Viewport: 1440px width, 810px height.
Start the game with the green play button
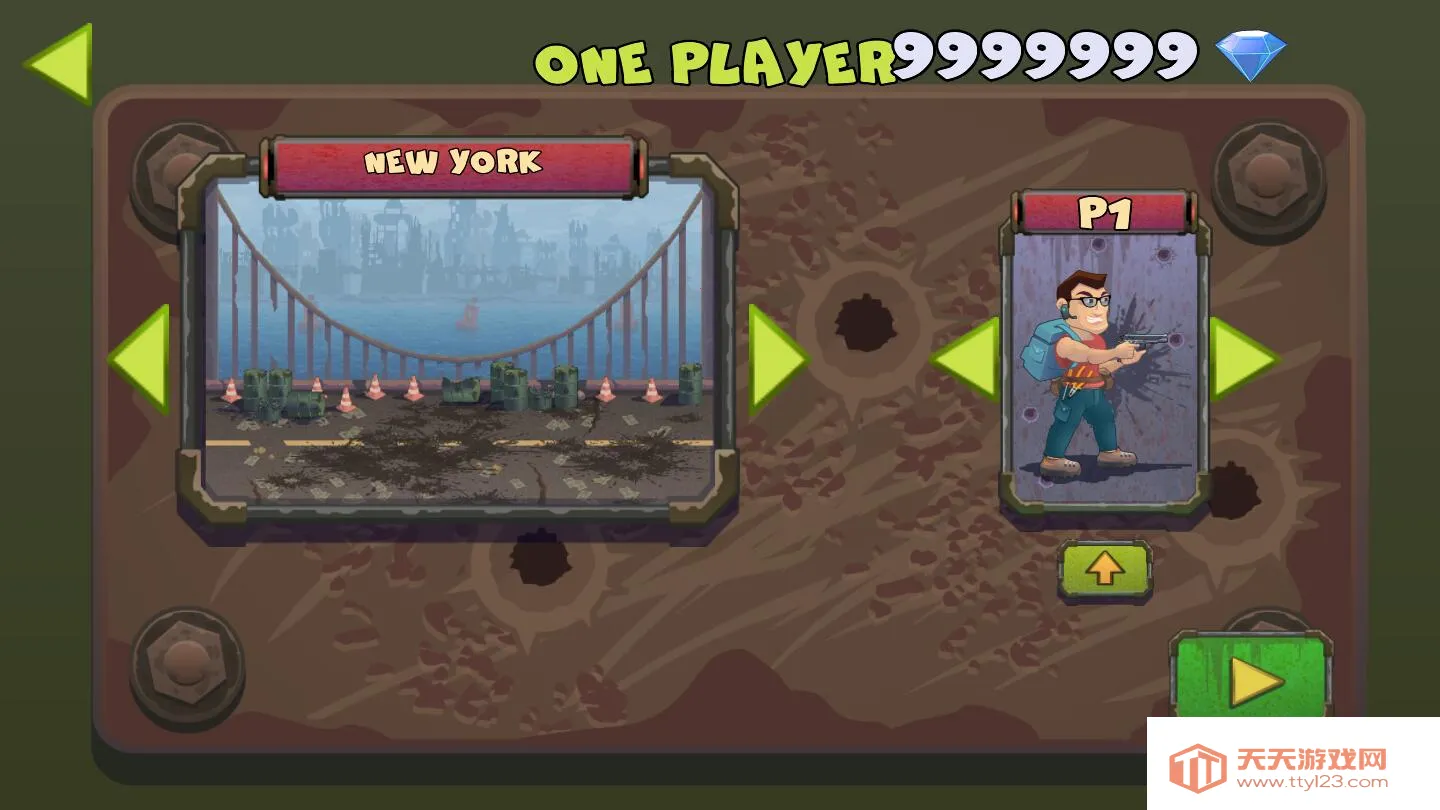click(x=1253, y=680)
